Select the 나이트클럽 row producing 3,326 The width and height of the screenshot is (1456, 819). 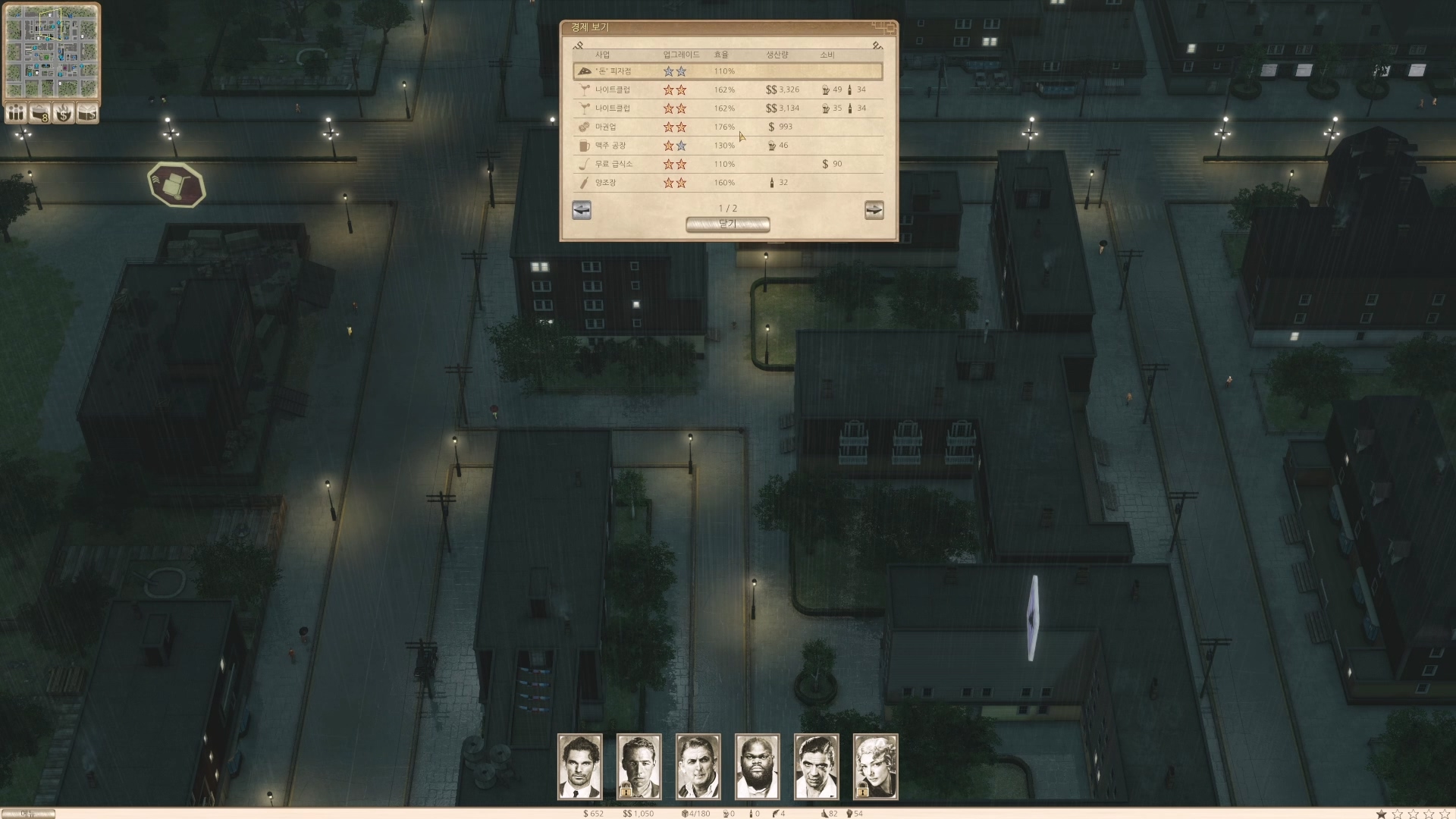727,89
